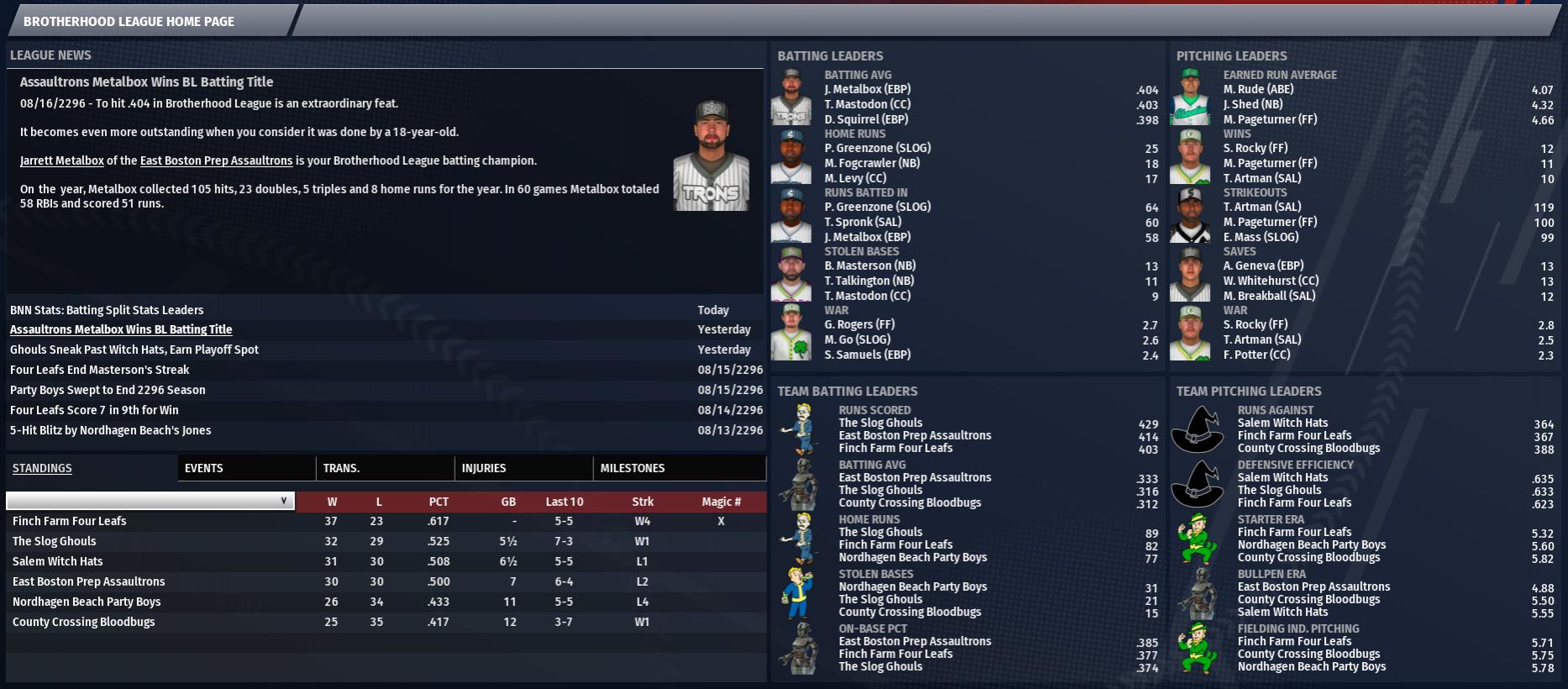Open Party Boys Swept to End 2296 Season

[x=108, y=390]
